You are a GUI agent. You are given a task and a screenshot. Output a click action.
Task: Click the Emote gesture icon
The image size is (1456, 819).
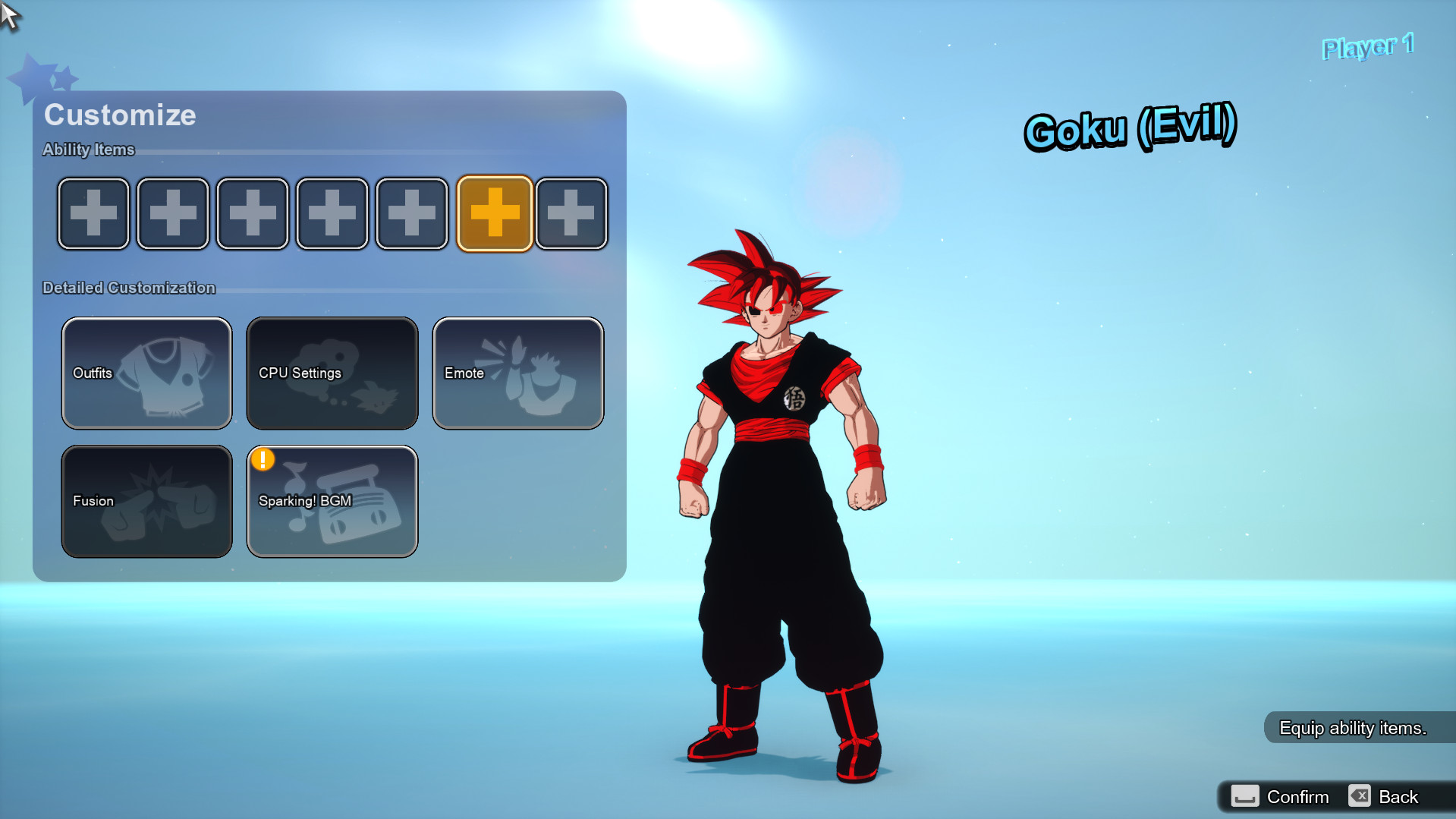click(517, 373)
